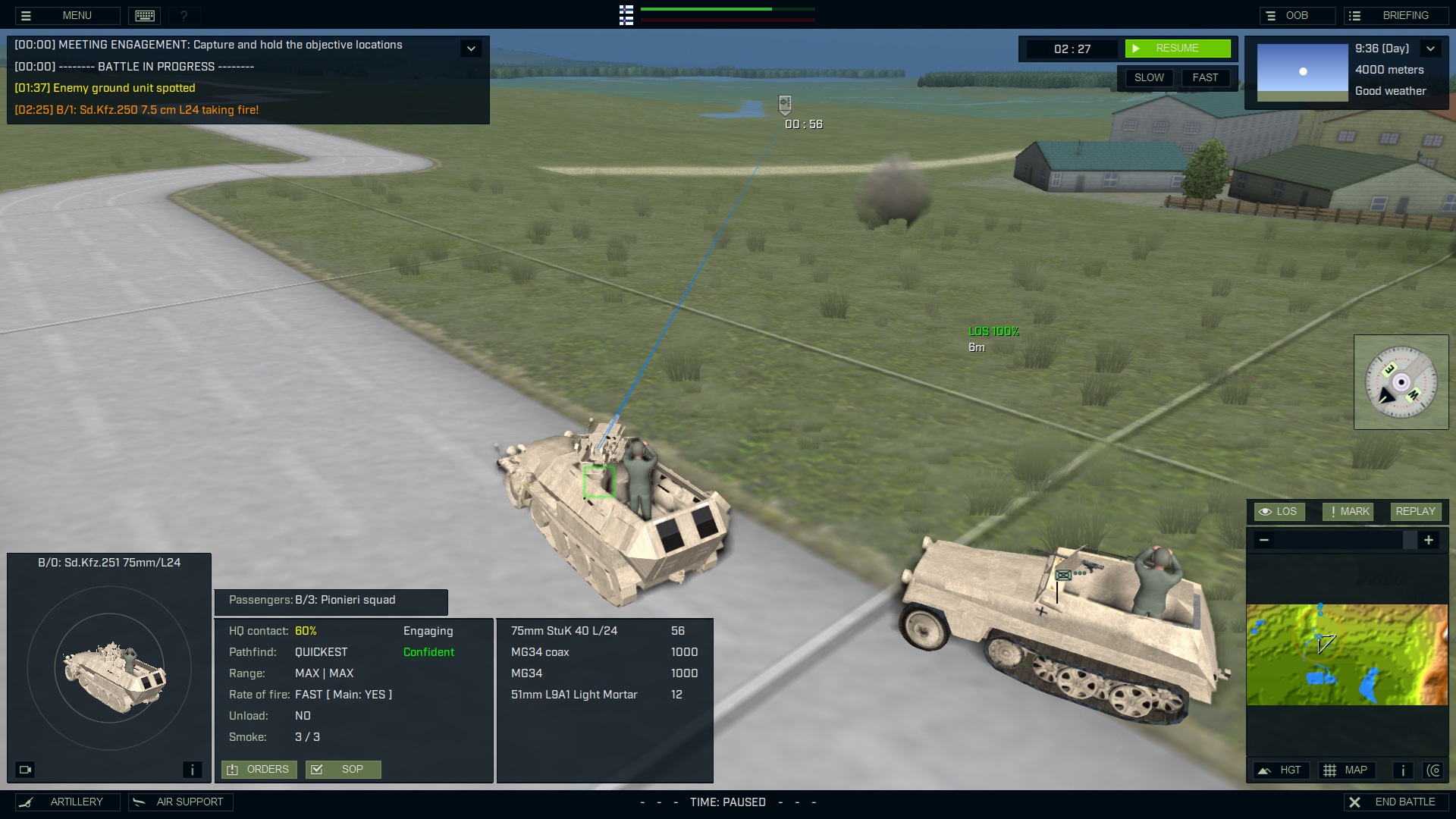Open the ORDERS panel for Sd.Kfz.251
The height and width of the screenshot is (819, 1456).
259,769
